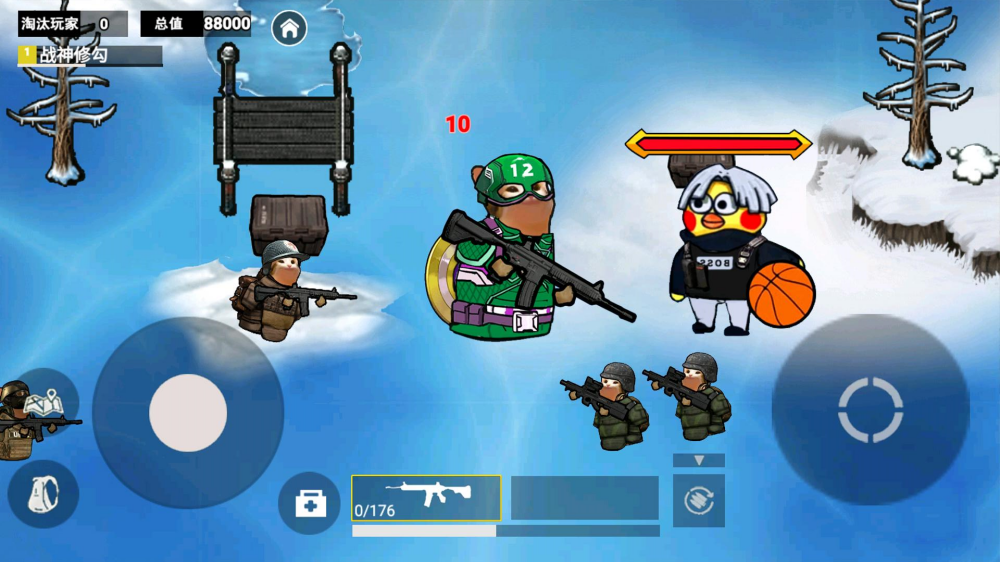This screenshot has width=1000, height=562.
Task: Open the map with the map icon
Action: [x=45, y=402]
